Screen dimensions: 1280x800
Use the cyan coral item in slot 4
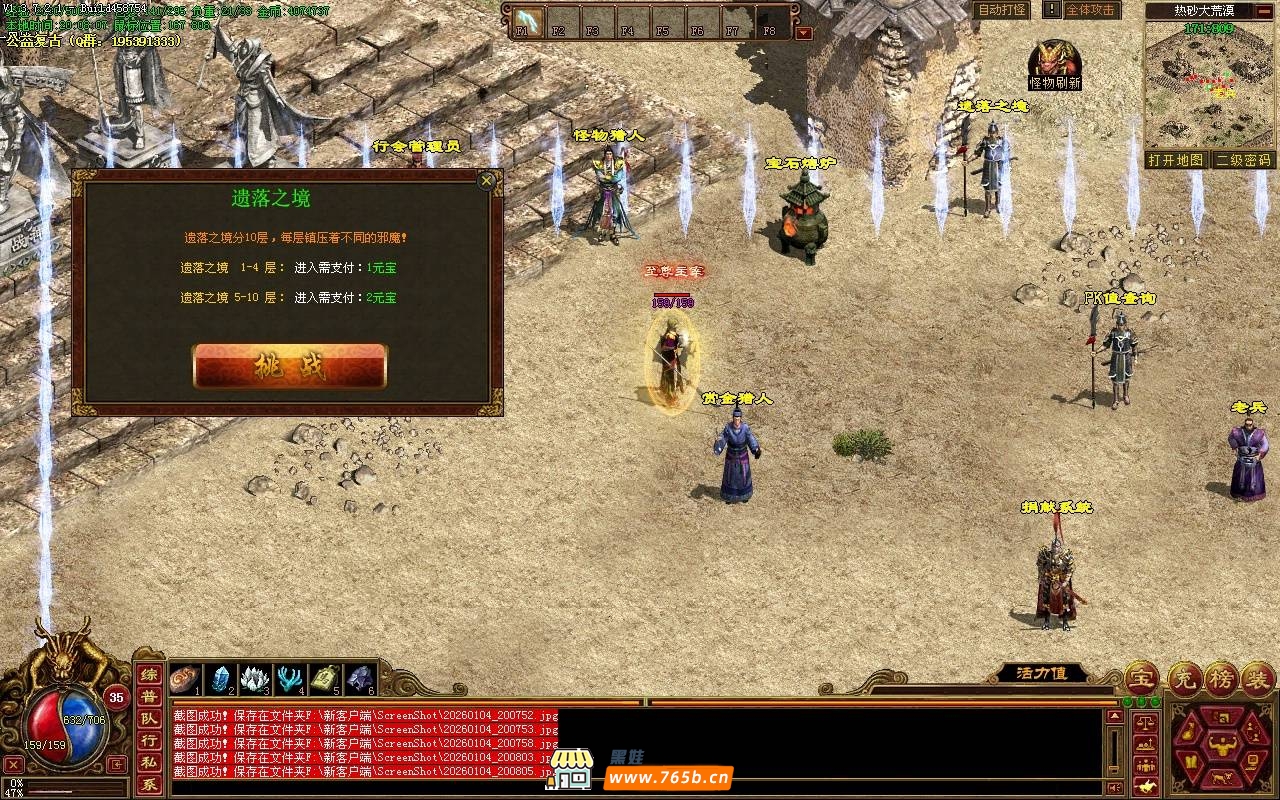click(x=291, y=679)
